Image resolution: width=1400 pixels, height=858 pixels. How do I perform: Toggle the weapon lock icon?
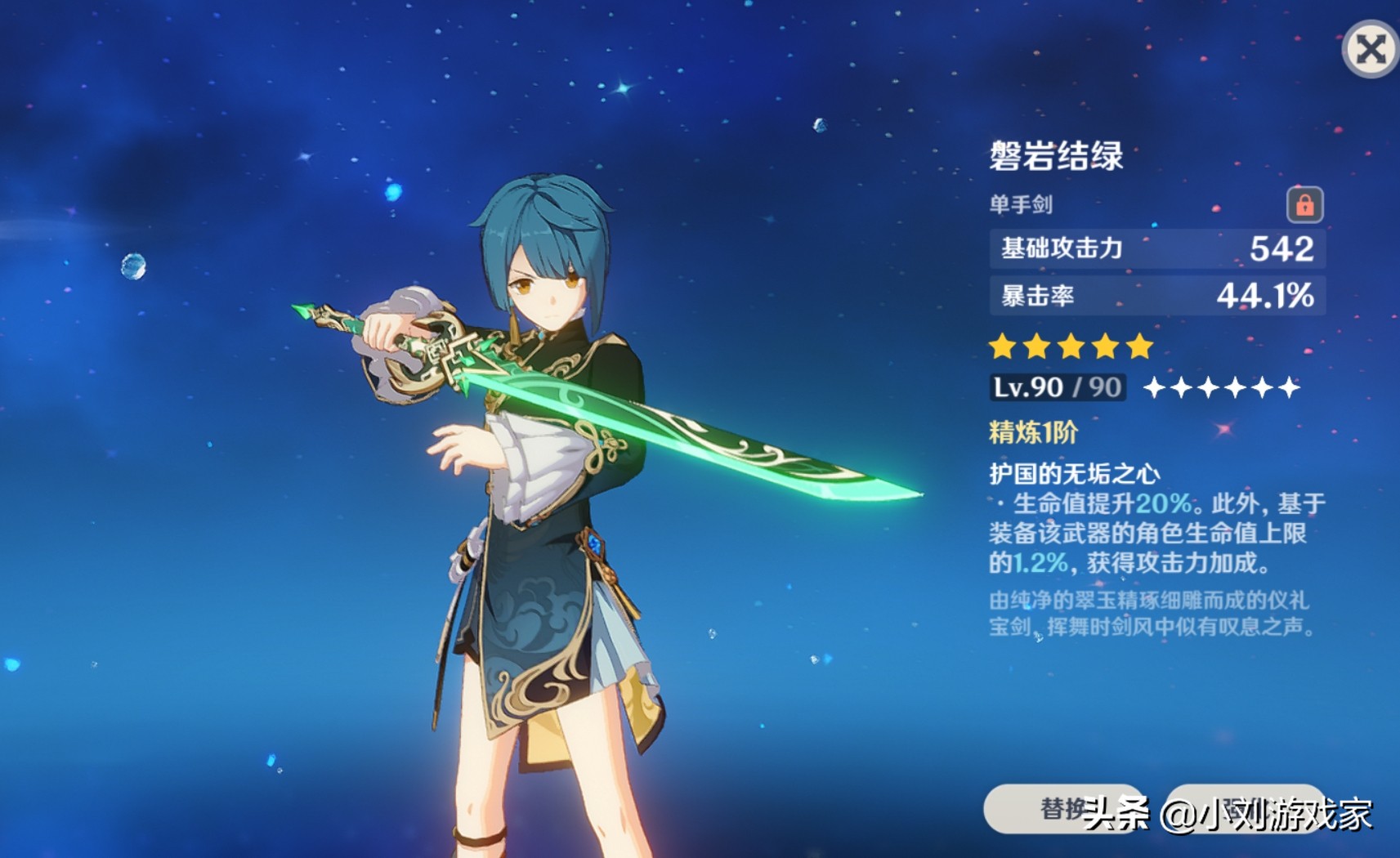pos(1304,204)
